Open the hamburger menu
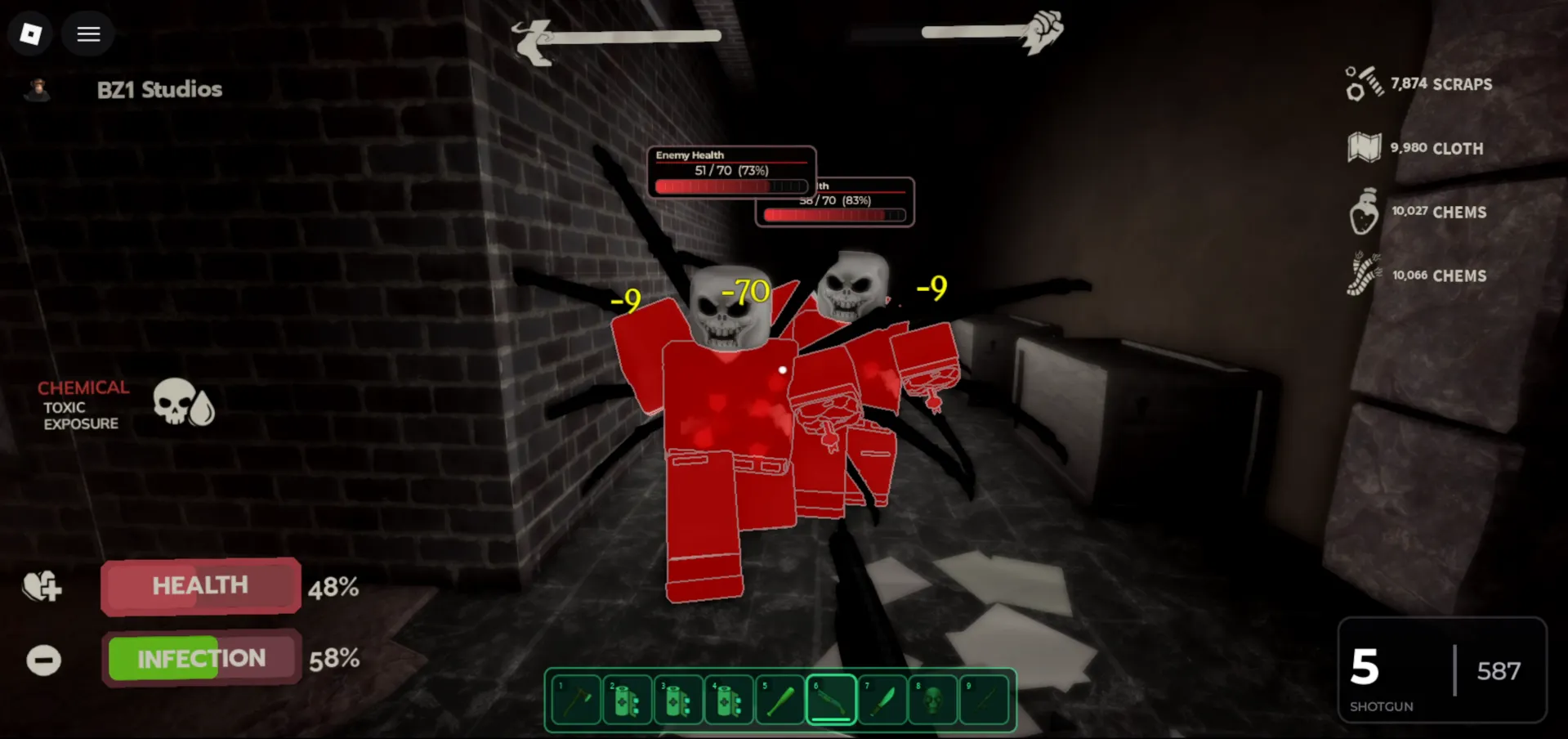The height and width of the screenshot is (739, 1568). 88,34
